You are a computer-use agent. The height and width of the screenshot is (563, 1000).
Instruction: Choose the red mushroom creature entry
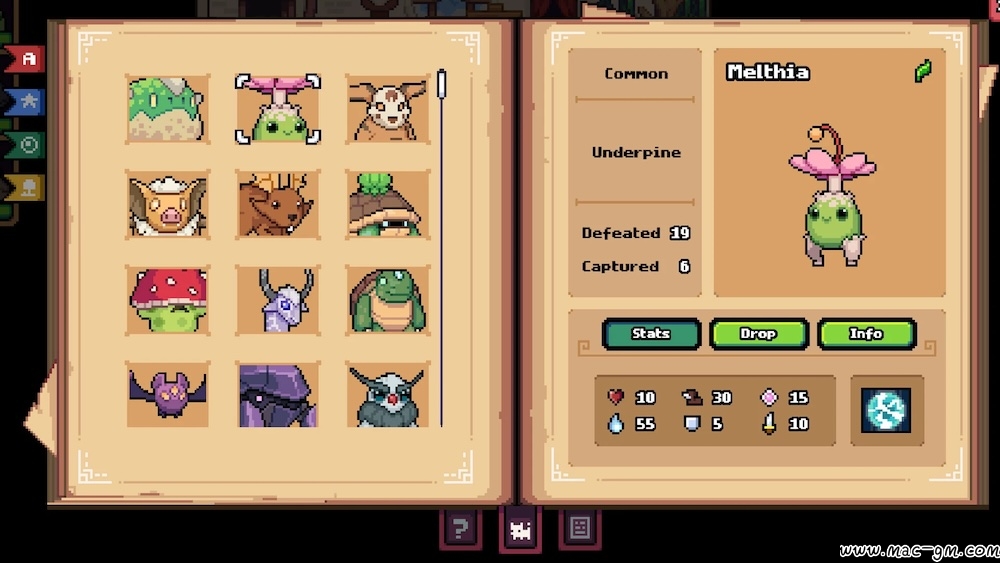click(x=168, y=300)
